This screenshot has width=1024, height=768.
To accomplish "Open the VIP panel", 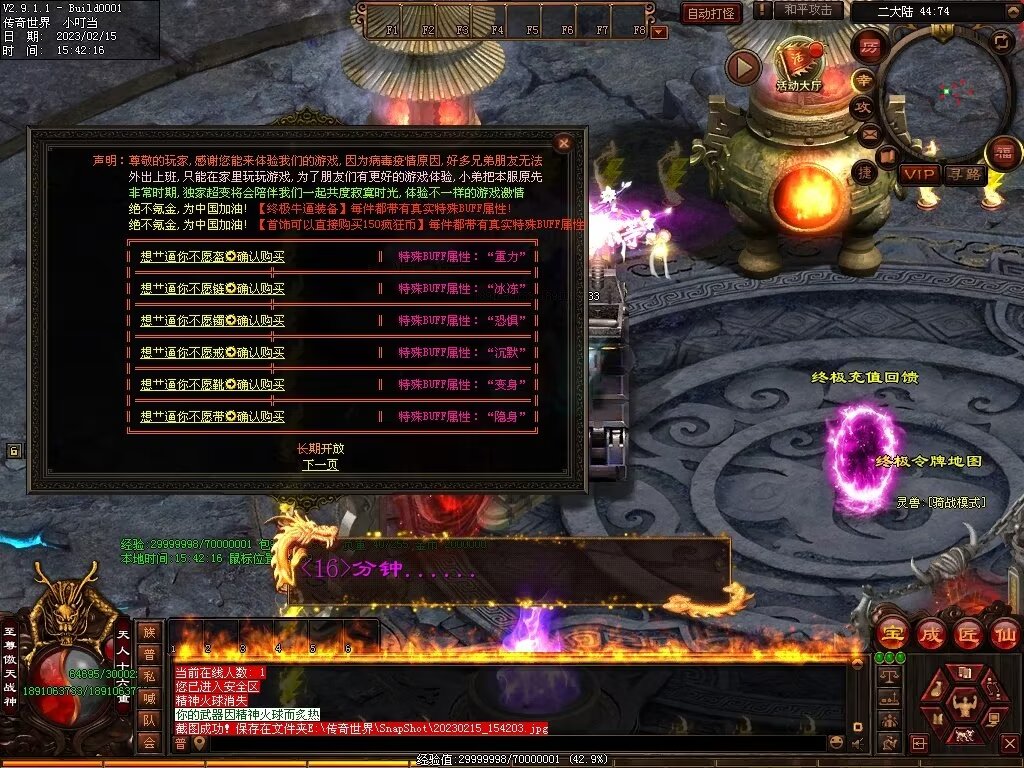I will point(918,174).
